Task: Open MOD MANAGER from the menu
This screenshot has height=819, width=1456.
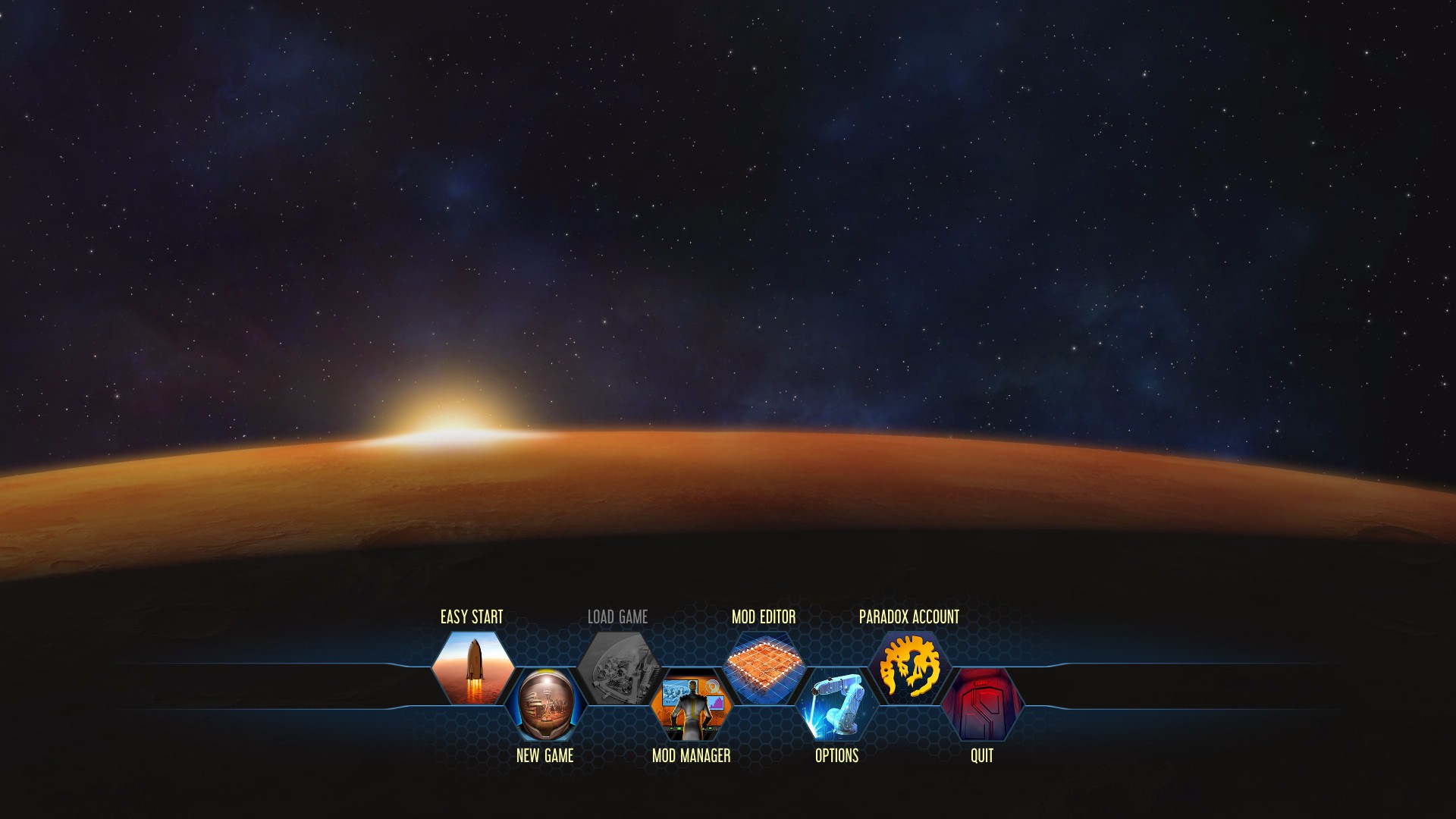Action: pyautogui.click(x=692, y=755)
